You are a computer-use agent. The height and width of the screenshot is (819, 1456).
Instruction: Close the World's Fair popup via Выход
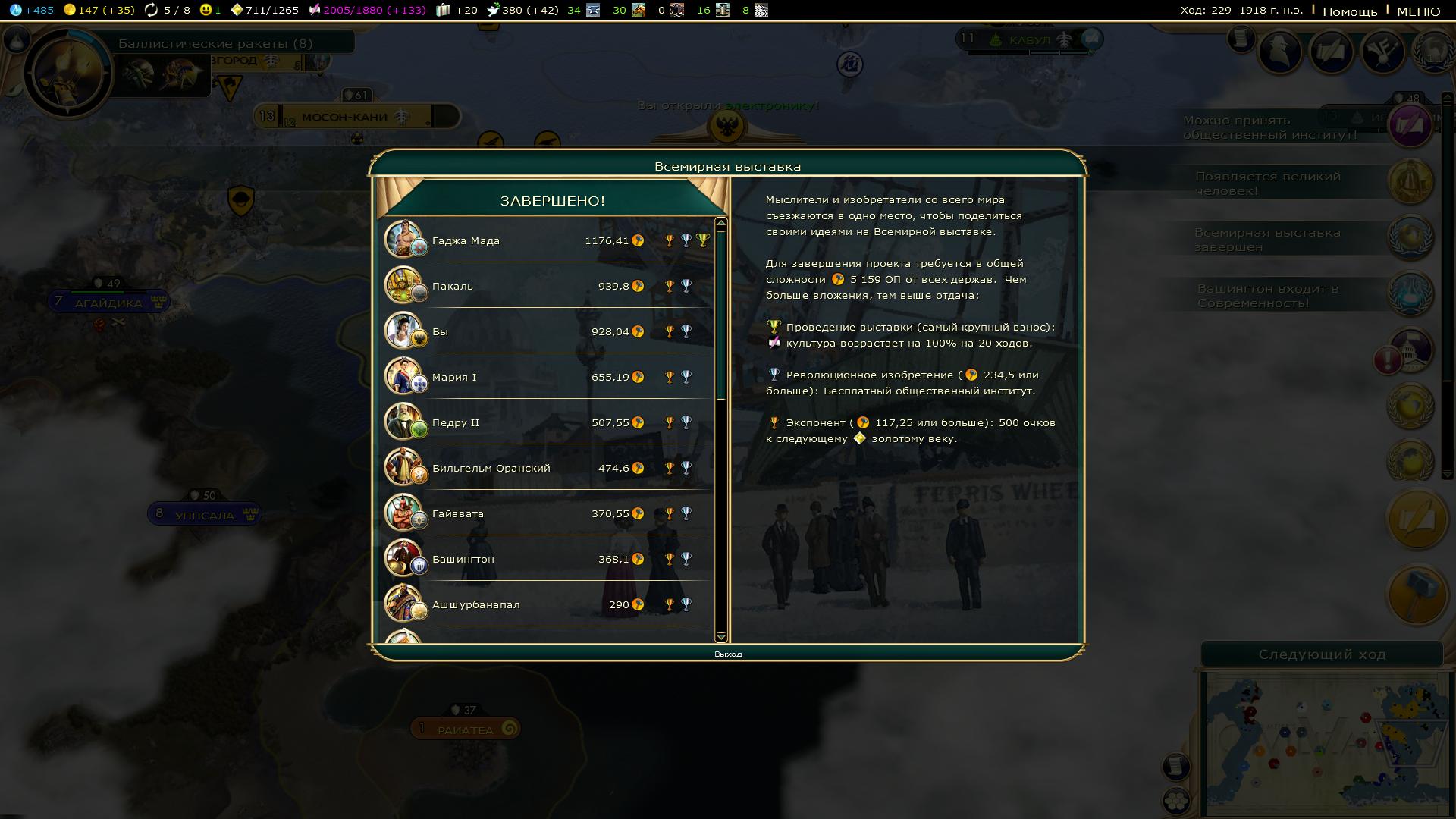[x=728, y=654]
